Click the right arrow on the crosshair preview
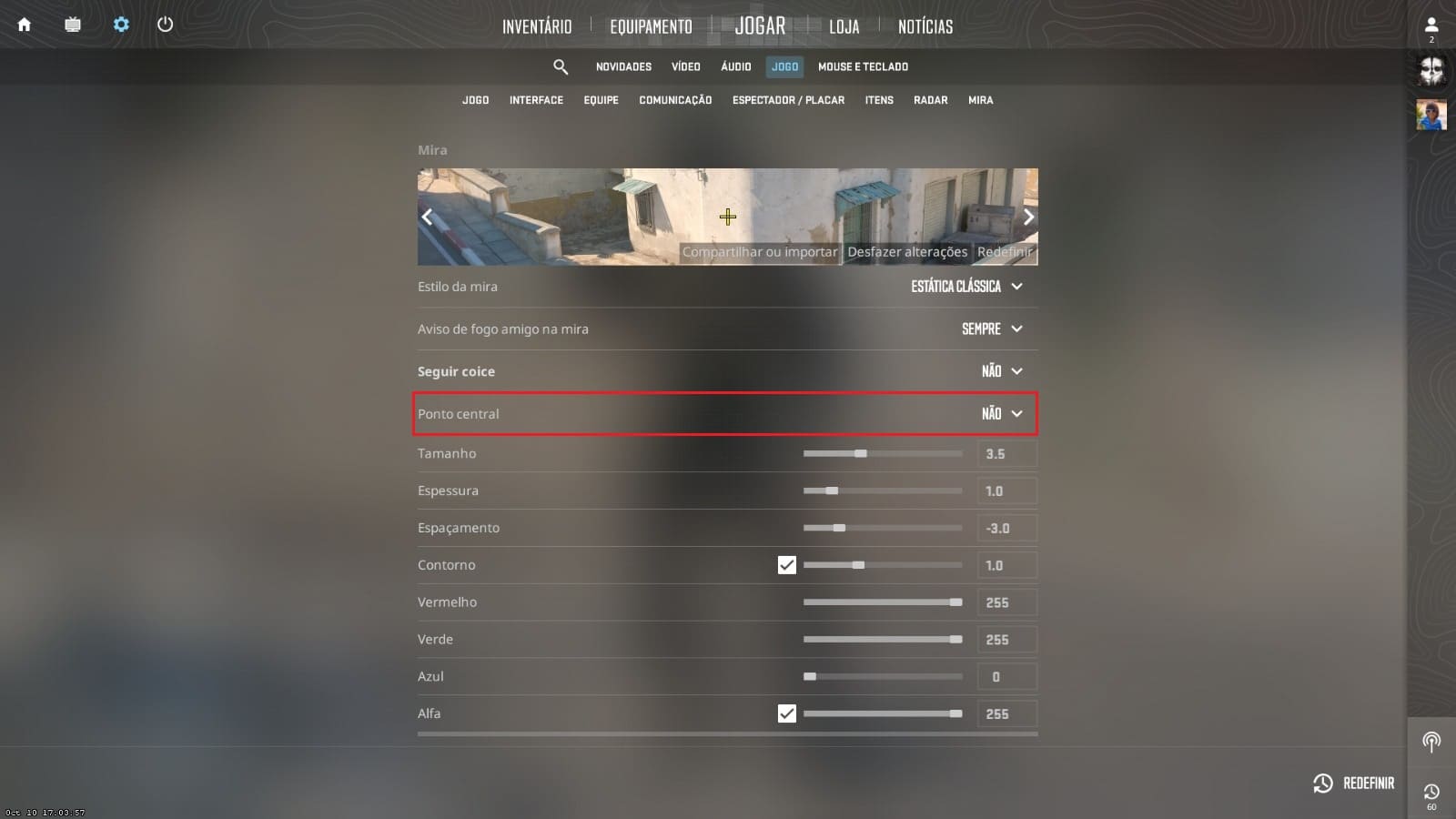 point(1027,217)
